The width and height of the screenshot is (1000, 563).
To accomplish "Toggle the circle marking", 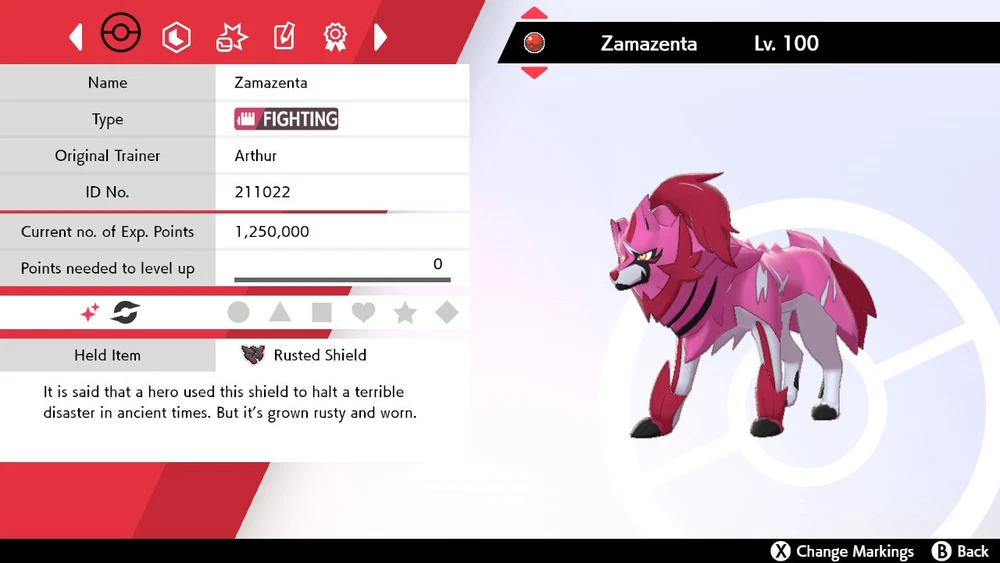I will click(238, 313).
